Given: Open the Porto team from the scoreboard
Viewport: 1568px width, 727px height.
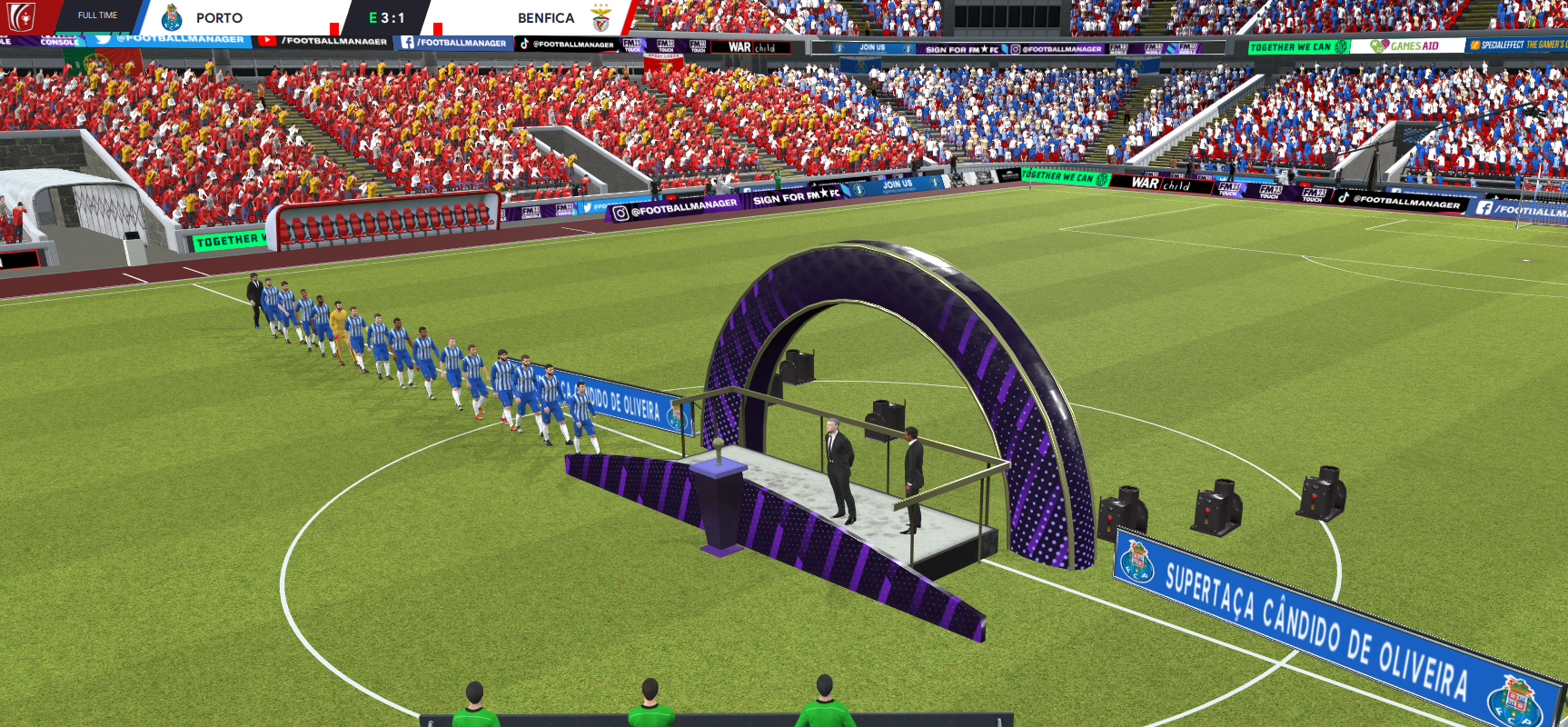Looking at the screenshot, I should point(219,18).
